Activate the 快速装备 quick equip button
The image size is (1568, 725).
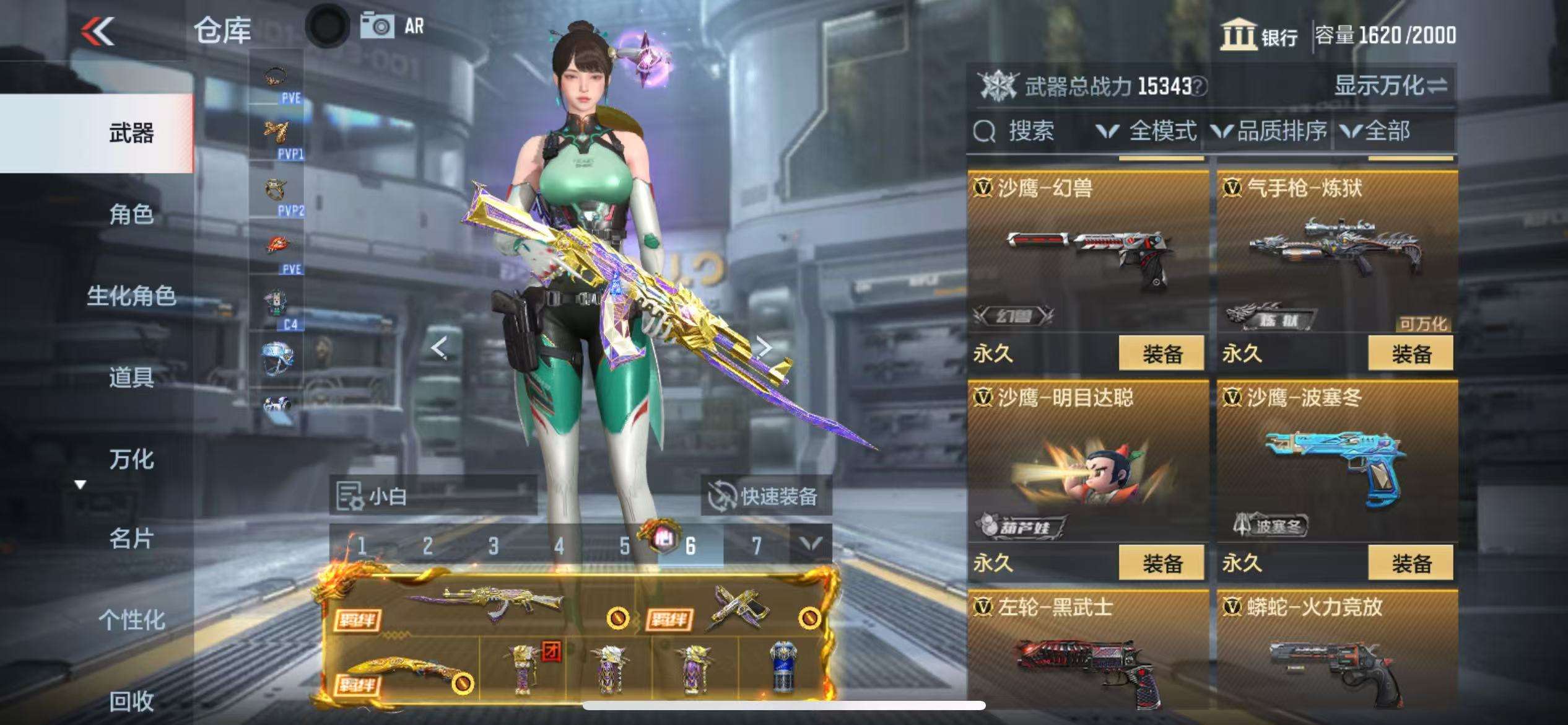[x=765, y=496]
